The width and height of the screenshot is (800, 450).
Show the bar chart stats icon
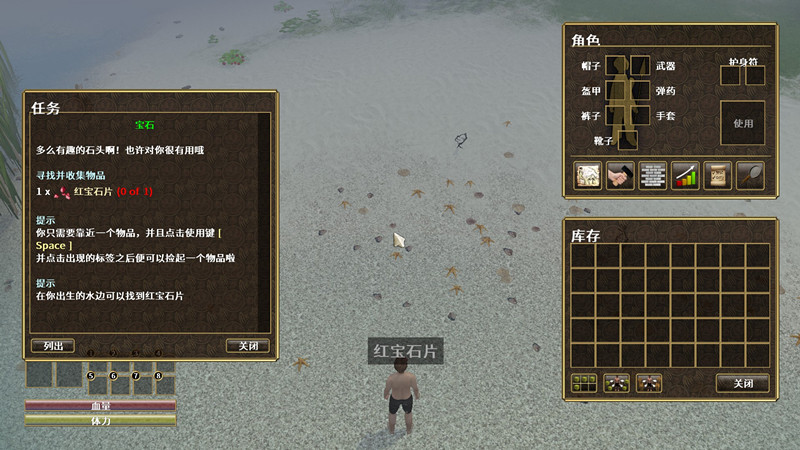[685, 175]
